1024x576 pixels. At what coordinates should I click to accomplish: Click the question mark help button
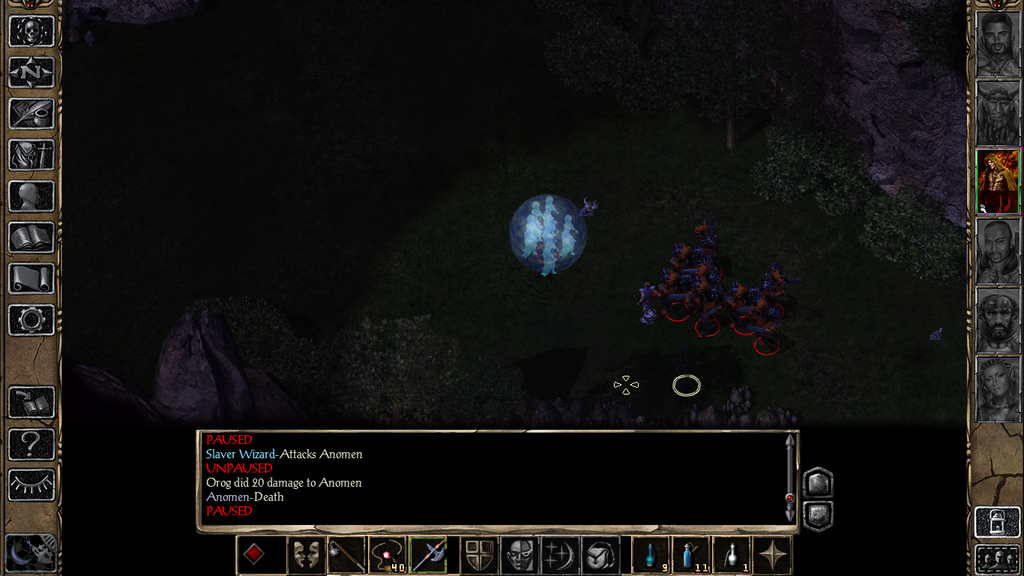(x=31, y=443)
